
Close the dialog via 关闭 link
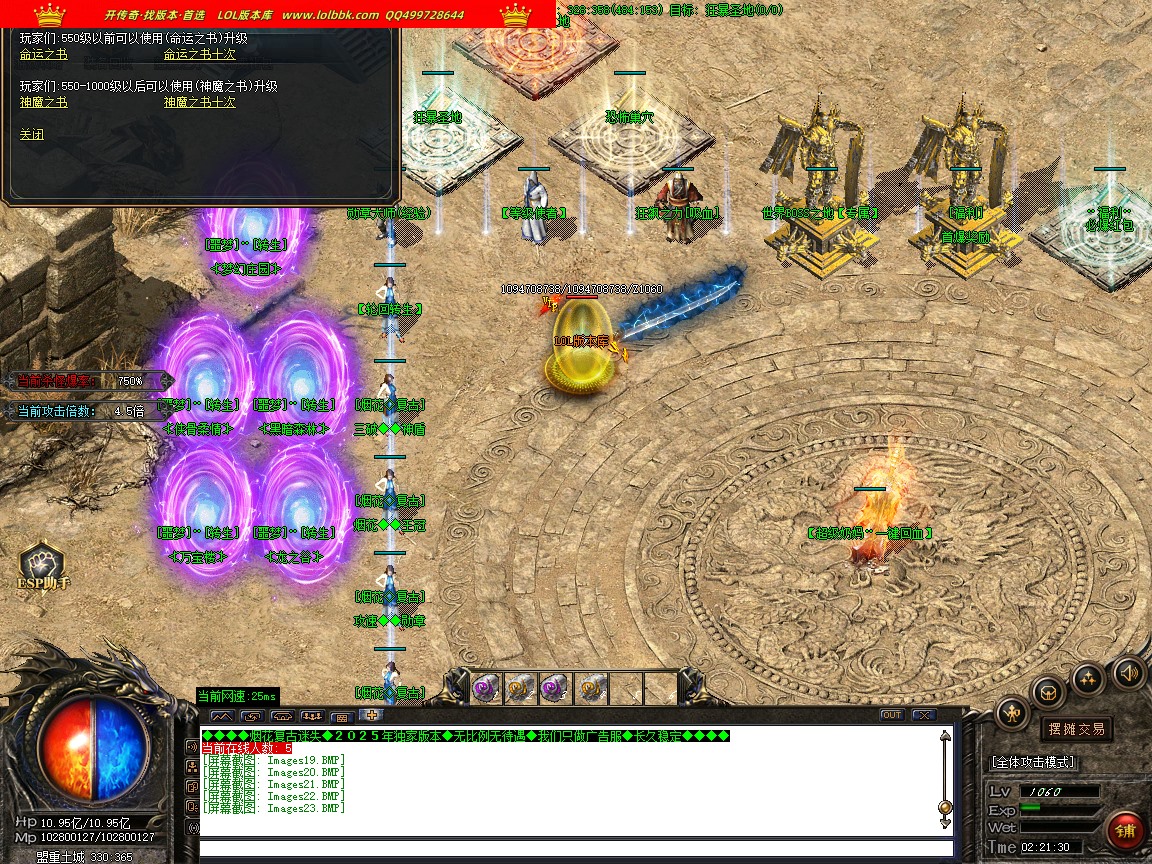(x=32, y=135)
